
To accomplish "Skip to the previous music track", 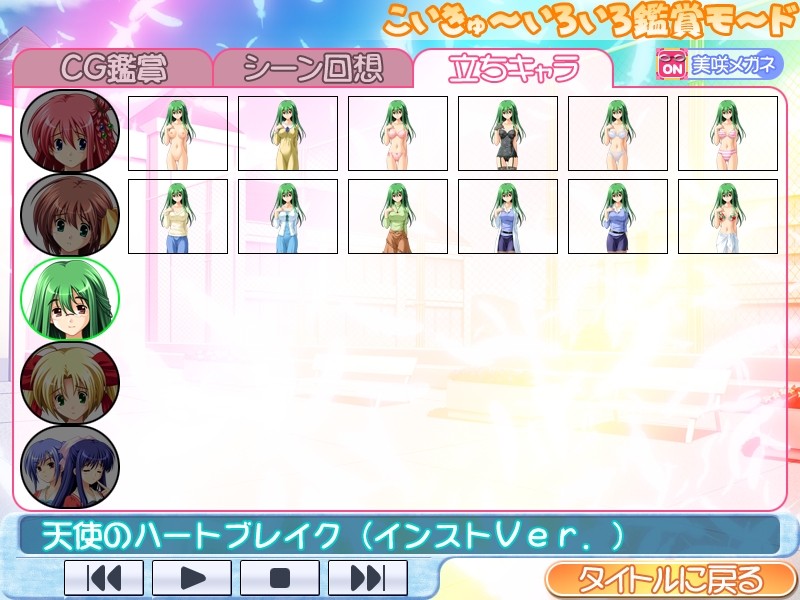I will click(x=104, y=578).
